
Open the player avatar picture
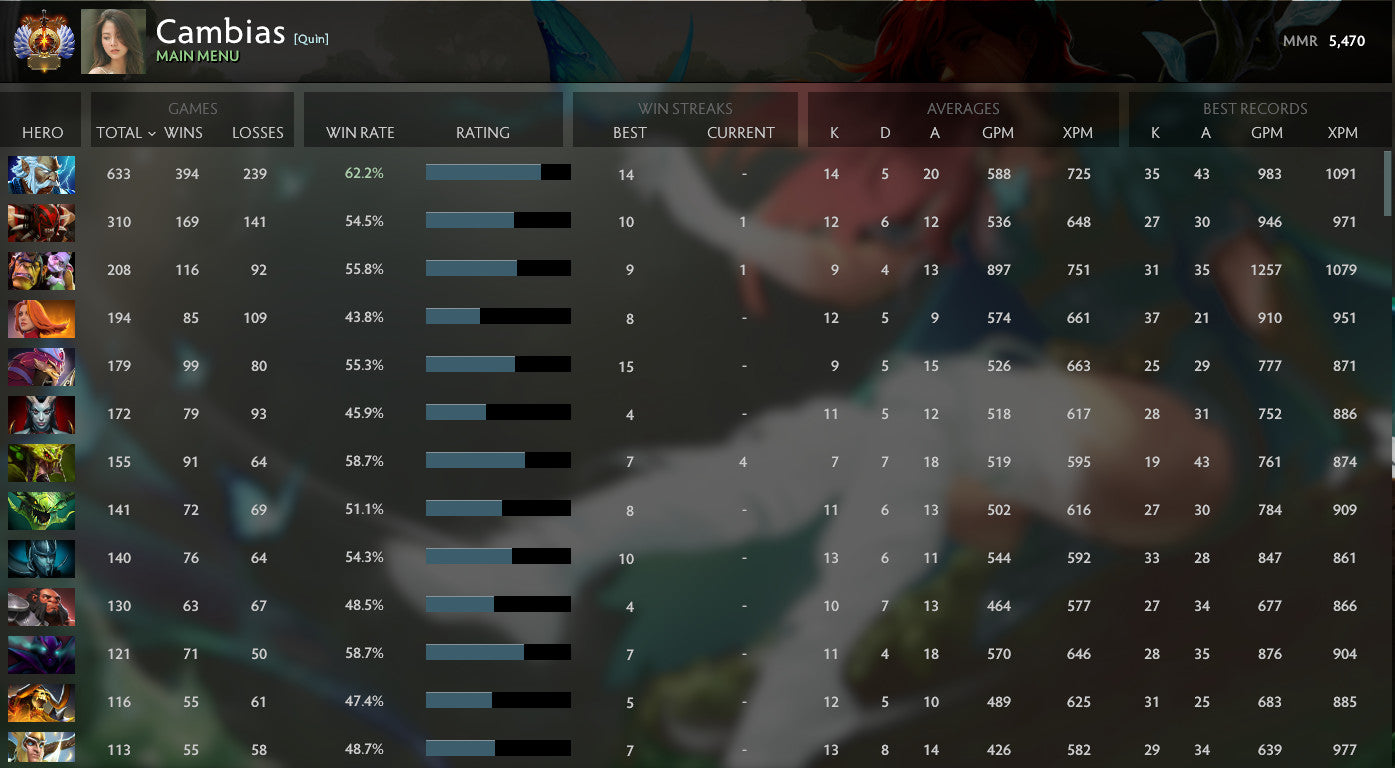[x=113, y=41]
